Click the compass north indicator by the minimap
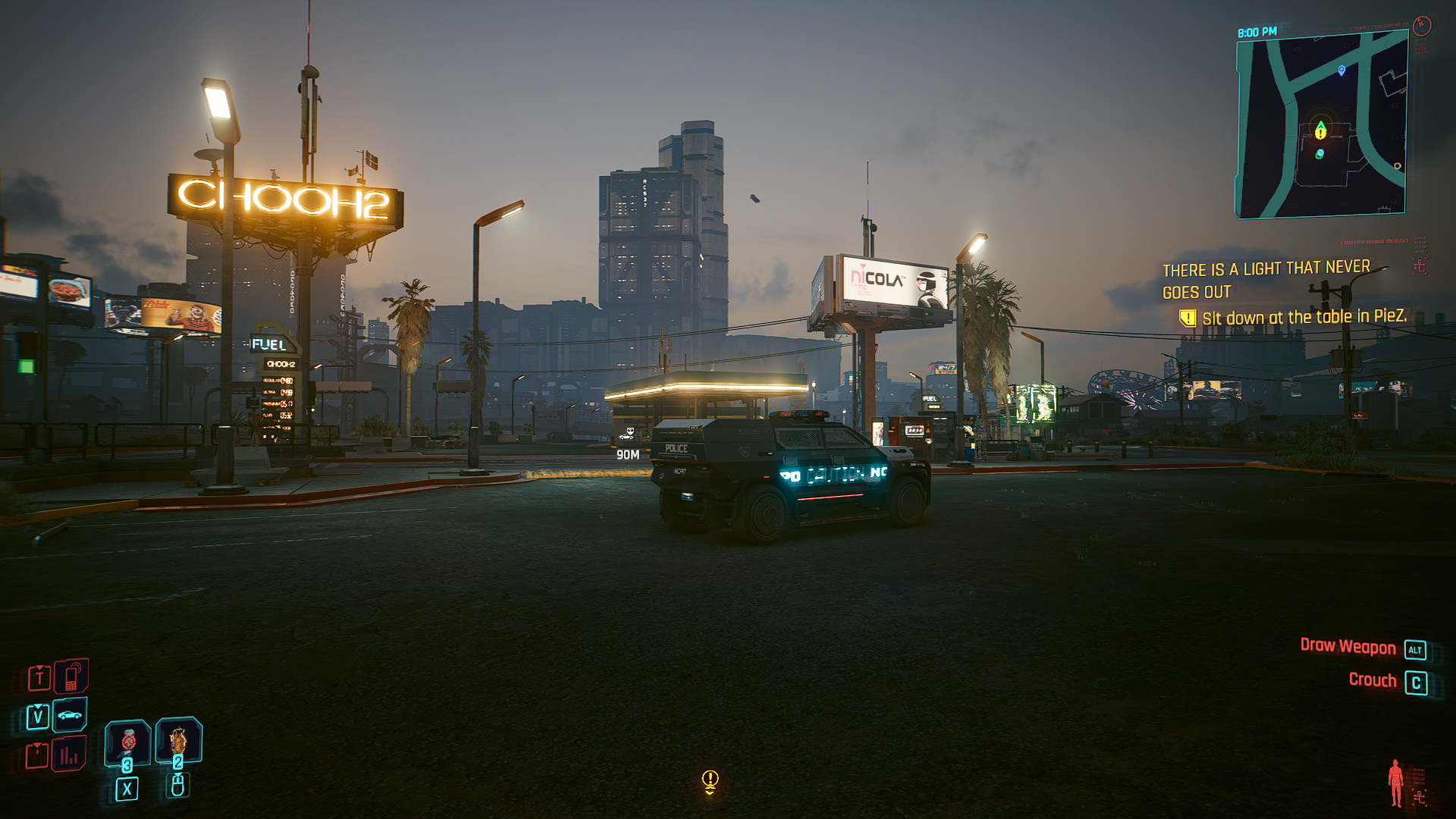This screenshot has height=819, width=1456. 1422,26
